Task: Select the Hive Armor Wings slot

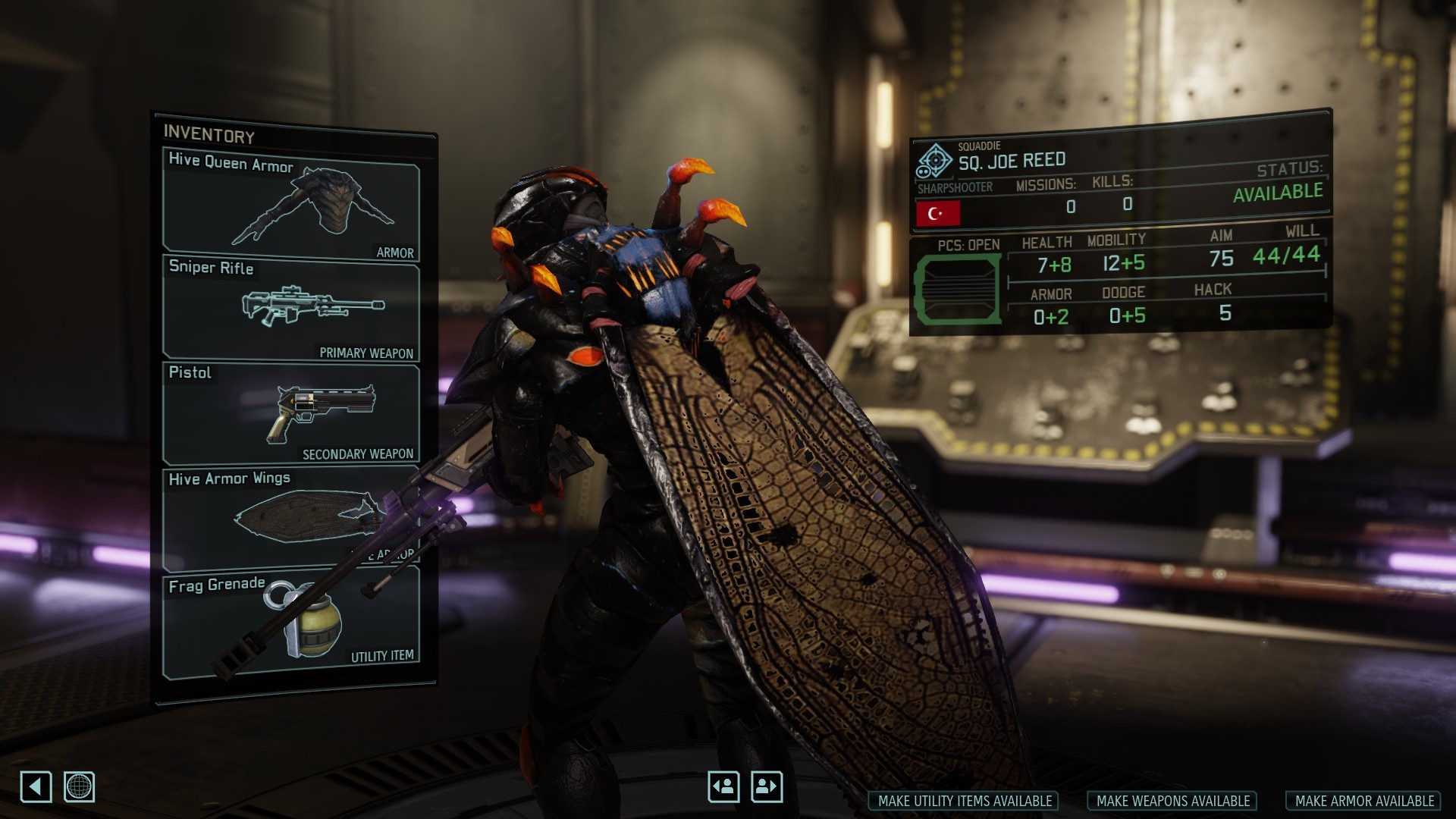Action: [291, 518]
